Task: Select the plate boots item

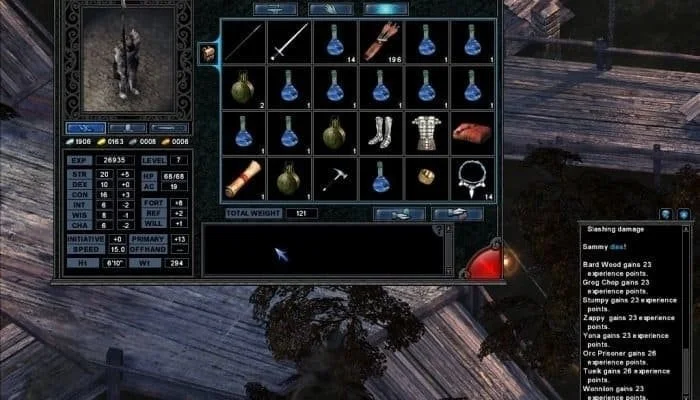Action: click(381, 132)
